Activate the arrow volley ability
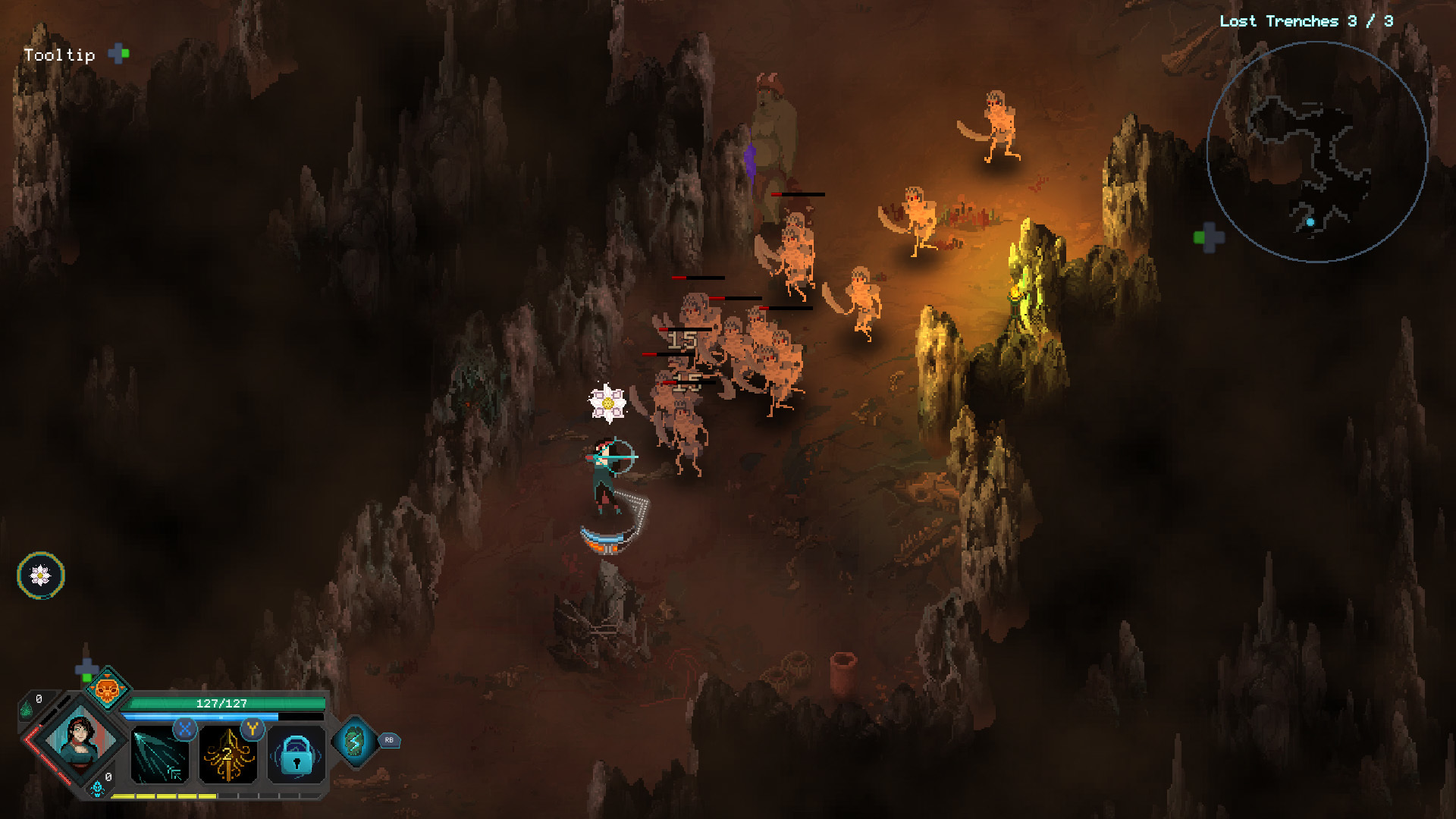 [159, 755]
